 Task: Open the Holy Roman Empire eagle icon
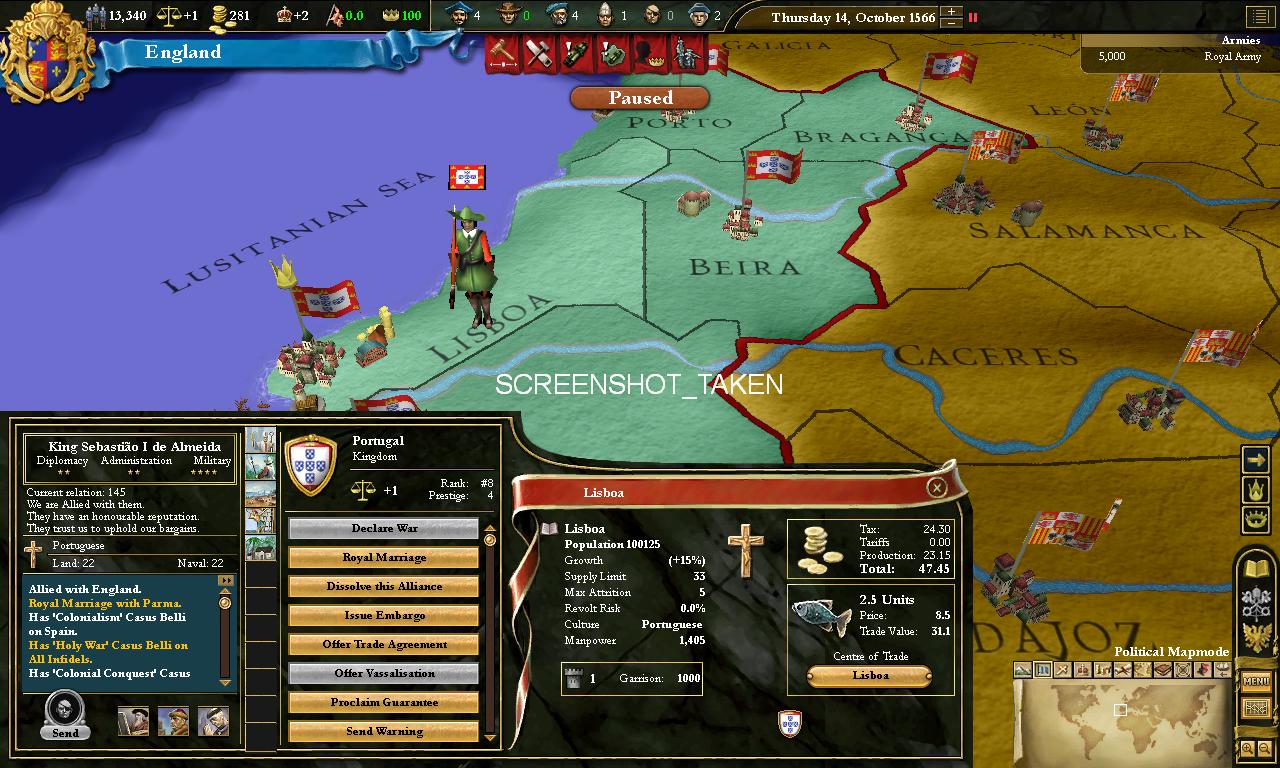1256,637
